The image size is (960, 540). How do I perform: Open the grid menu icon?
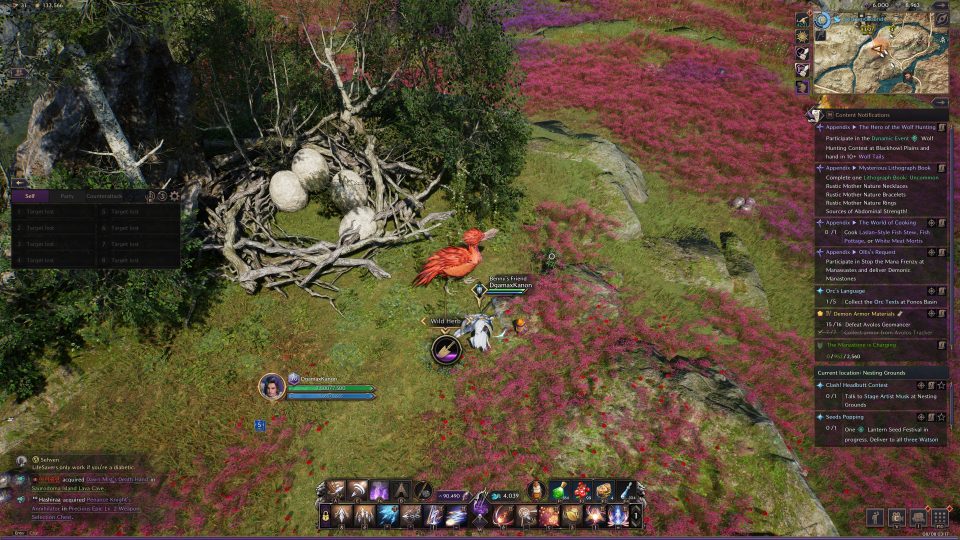pyautogui.click(x=939, y=517)
